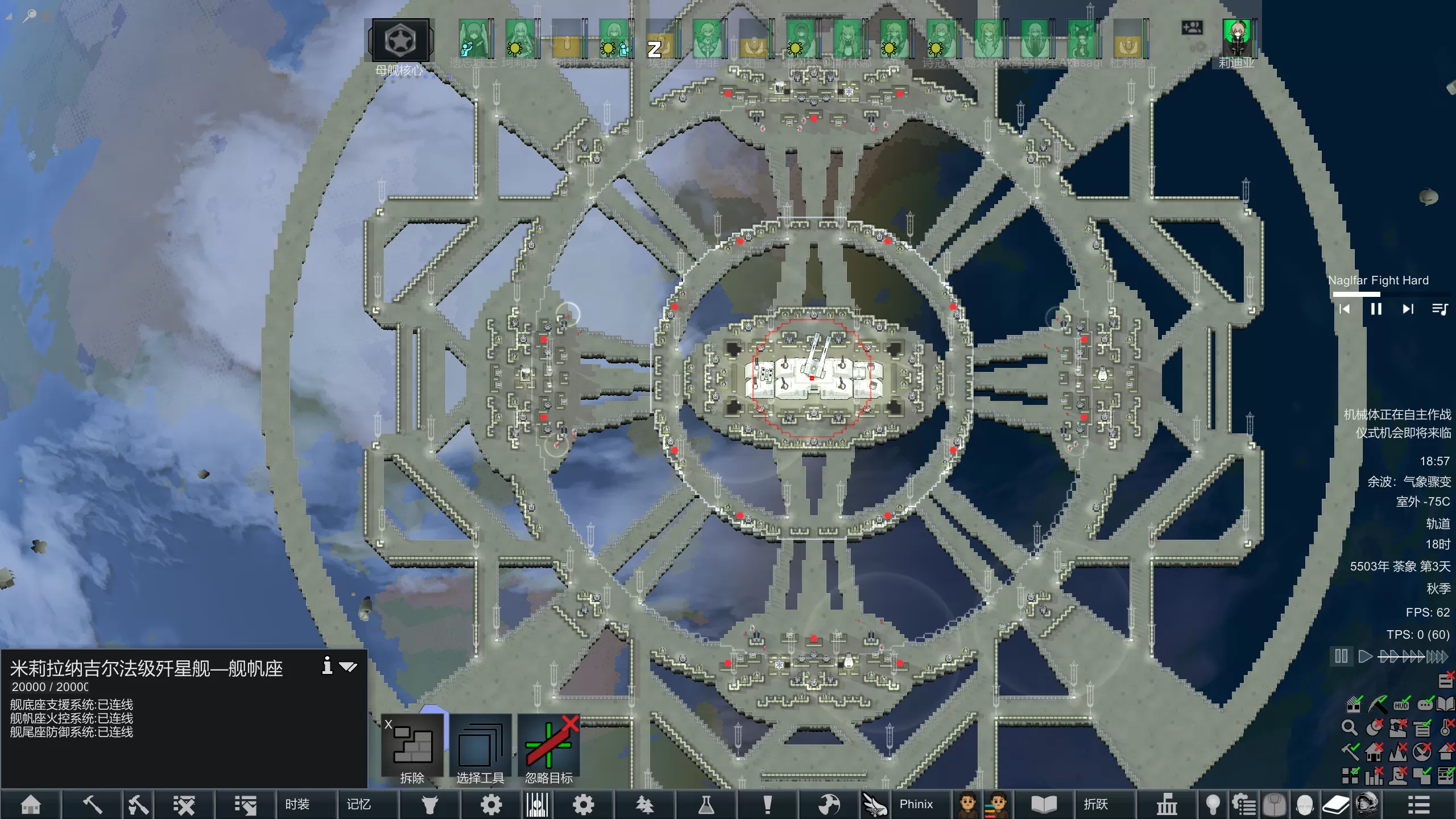The height and width of the screenshot is (819, 1456).
Task: Pause the game speed control
Action: 1341,656
